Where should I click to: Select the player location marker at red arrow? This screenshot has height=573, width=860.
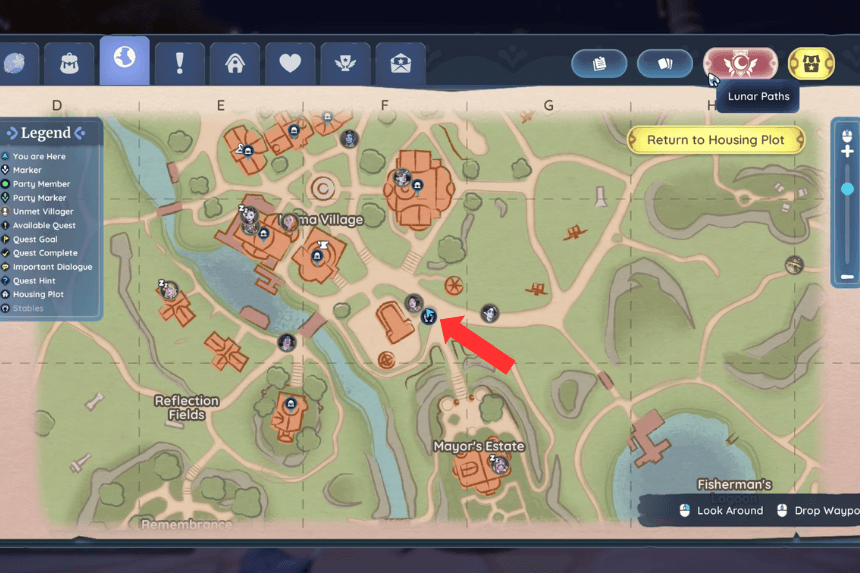[x=430, y=317]
